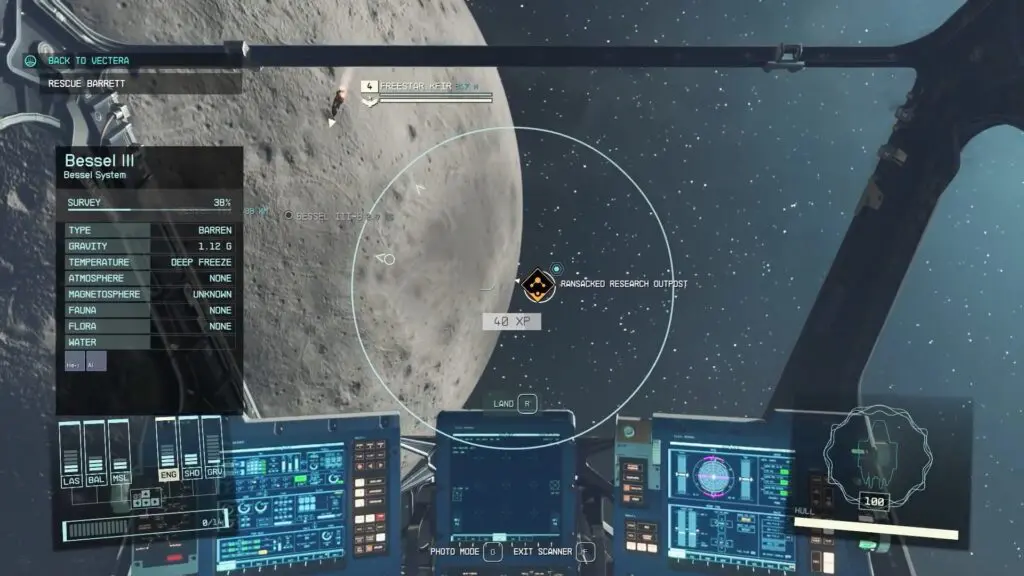Select the MSL missile power system

118,457
